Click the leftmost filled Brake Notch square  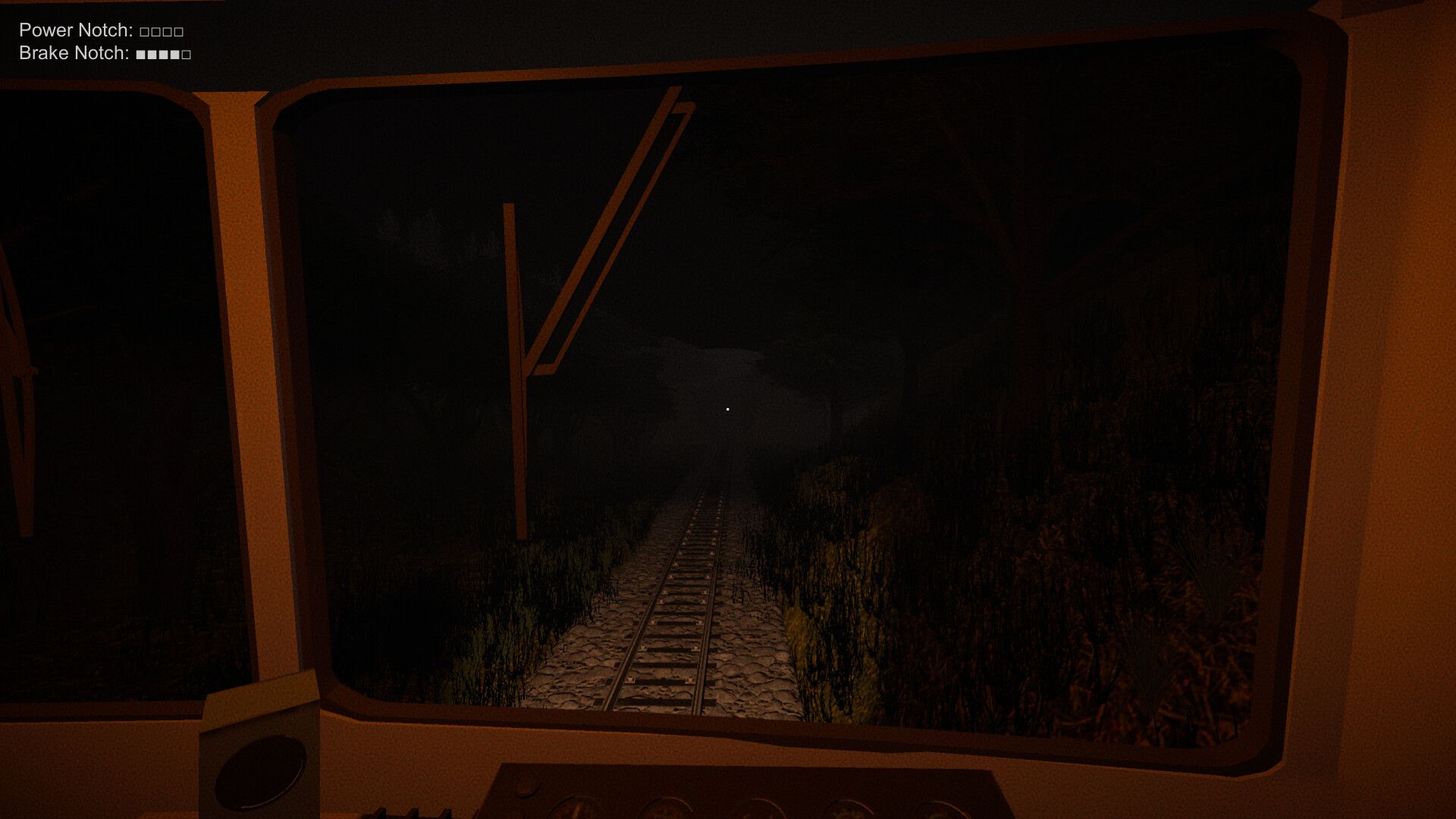tap(141, 54)
